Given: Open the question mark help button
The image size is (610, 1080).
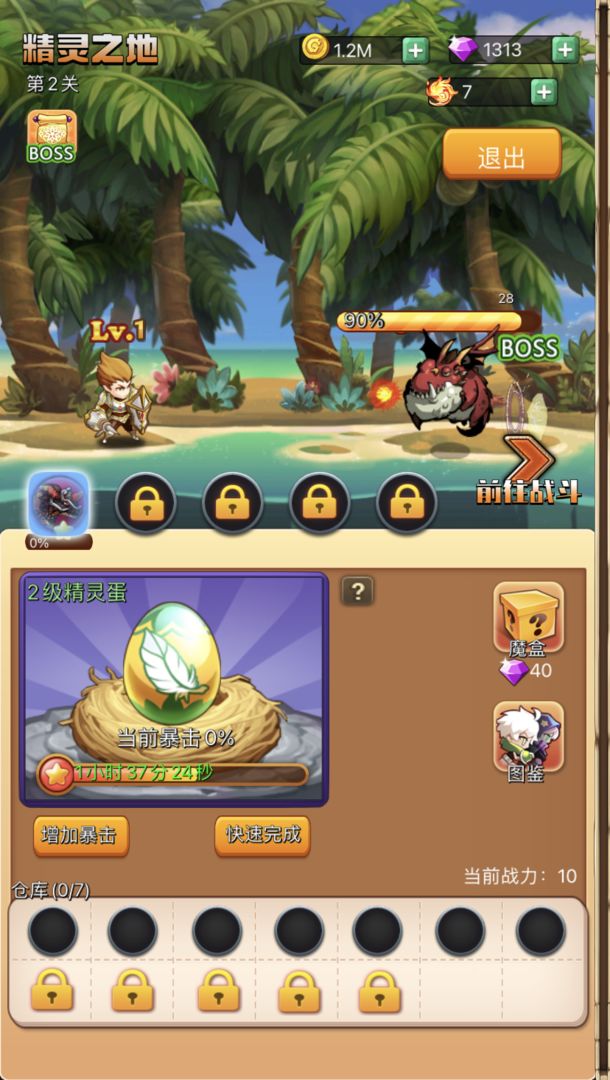Looking at the screenshot, I should (x=357, y=591).
